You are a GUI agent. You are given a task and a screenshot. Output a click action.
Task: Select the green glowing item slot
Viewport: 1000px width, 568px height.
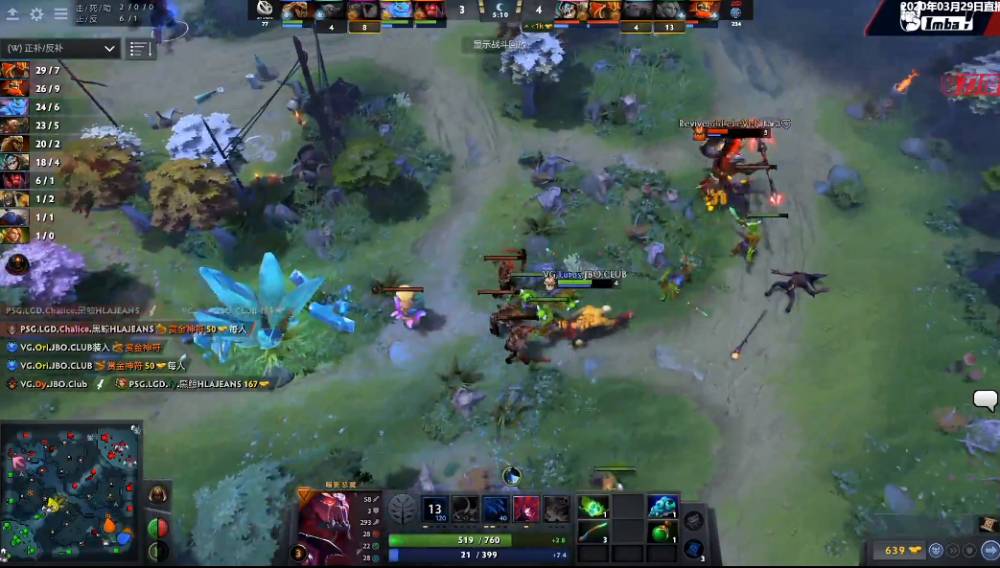[592, 507]
